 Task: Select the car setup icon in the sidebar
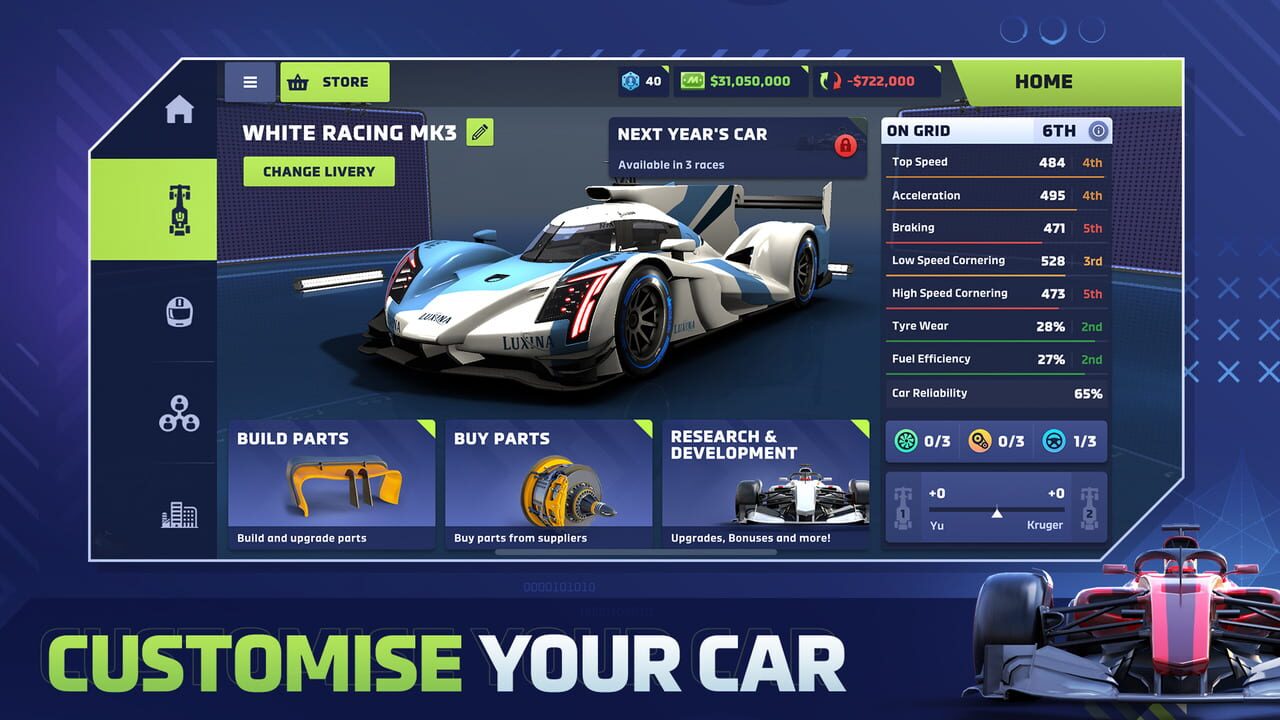tap(181, 210)
